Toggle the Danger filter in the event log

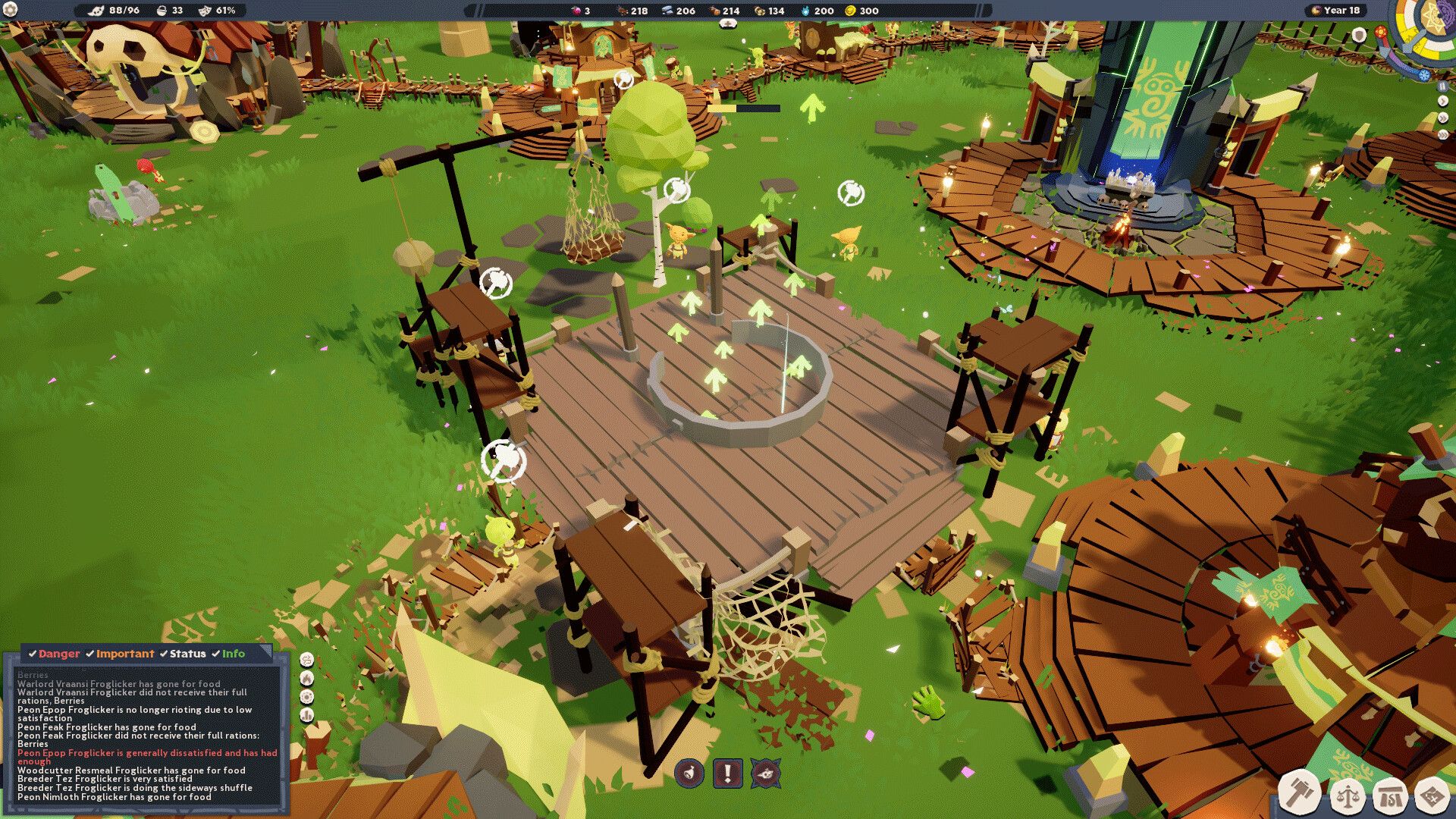point(57,653)
